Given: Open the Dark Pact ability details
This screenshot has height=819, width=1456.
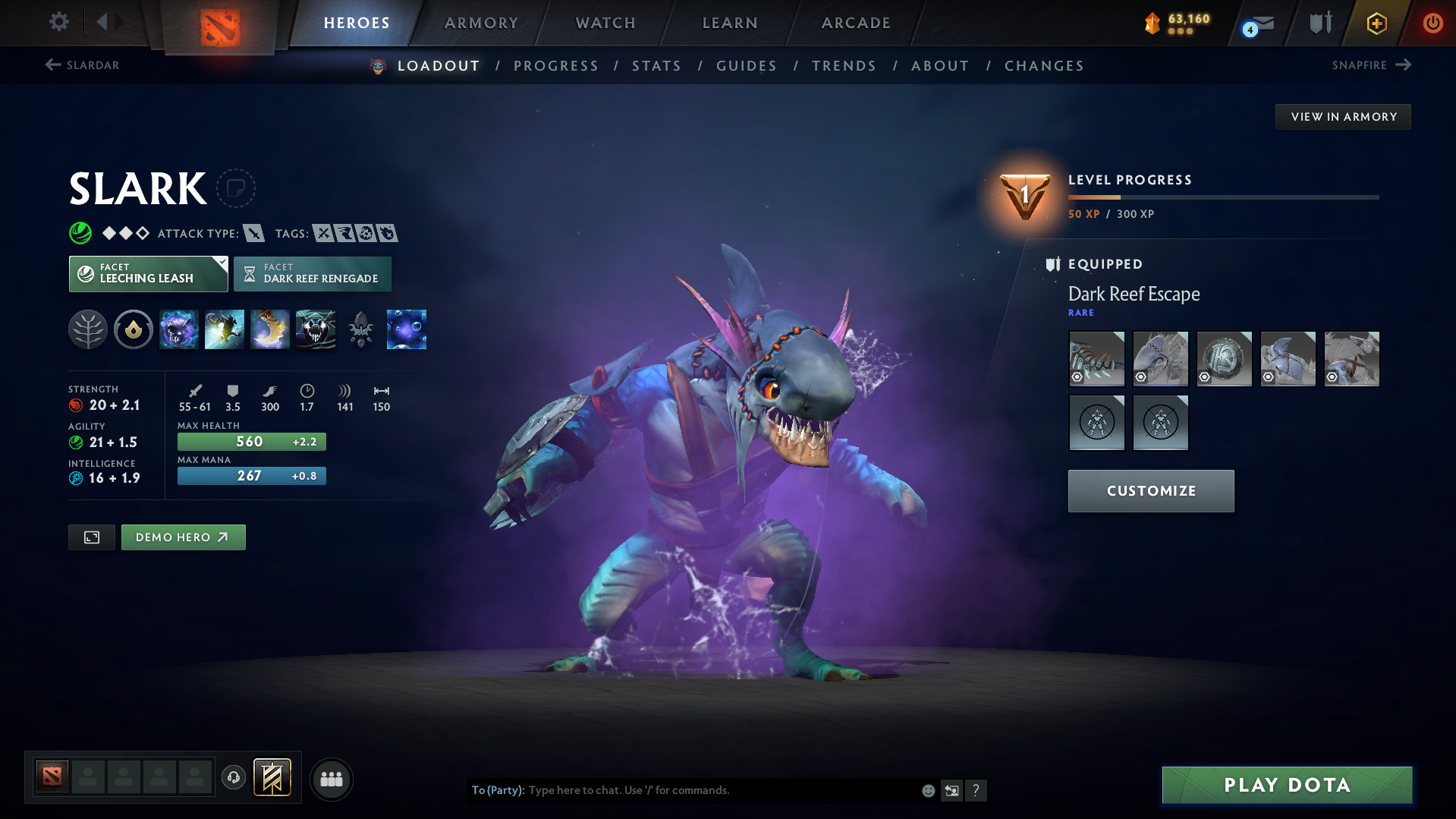Looking at the screenshot, I should (x=179, y=329).
